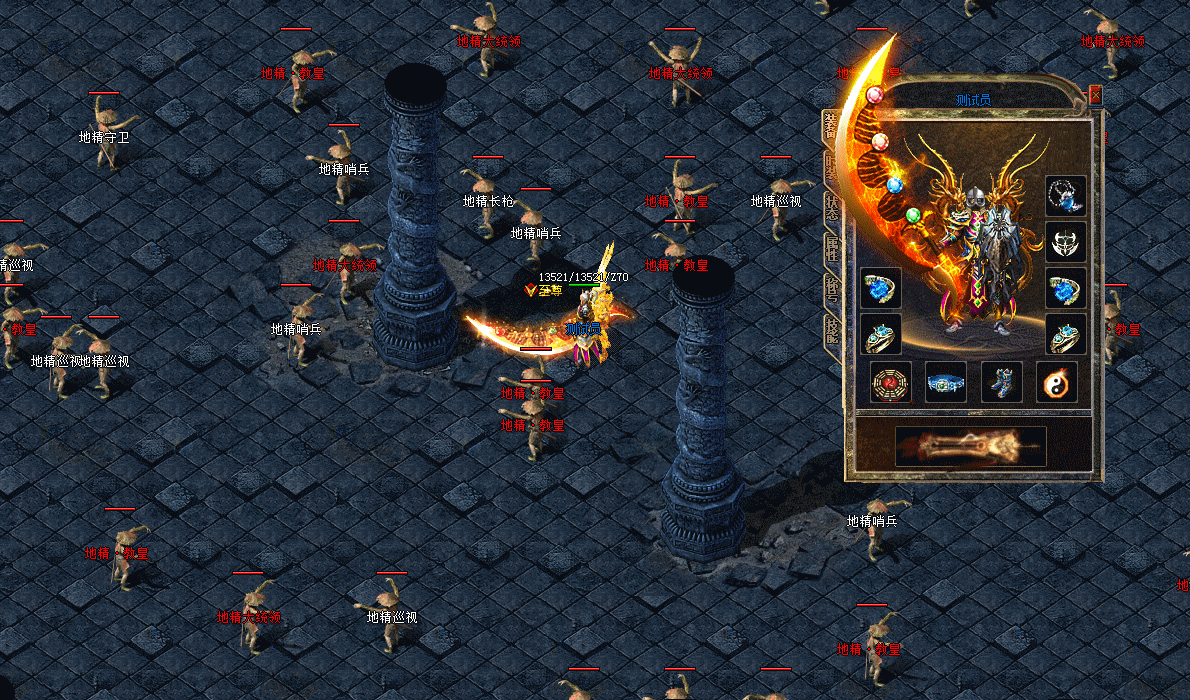Switch to the 装备 equipment tab
This screenshot has width=1190, height=700.
[832, 126]
